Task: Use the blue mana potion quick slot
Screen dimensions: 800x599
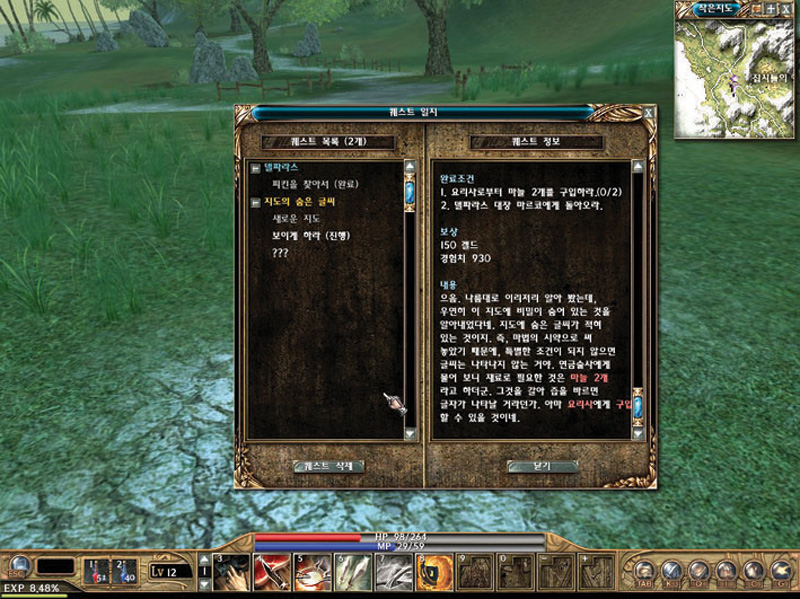Action: pyautogui.click(x=127, y=569)
